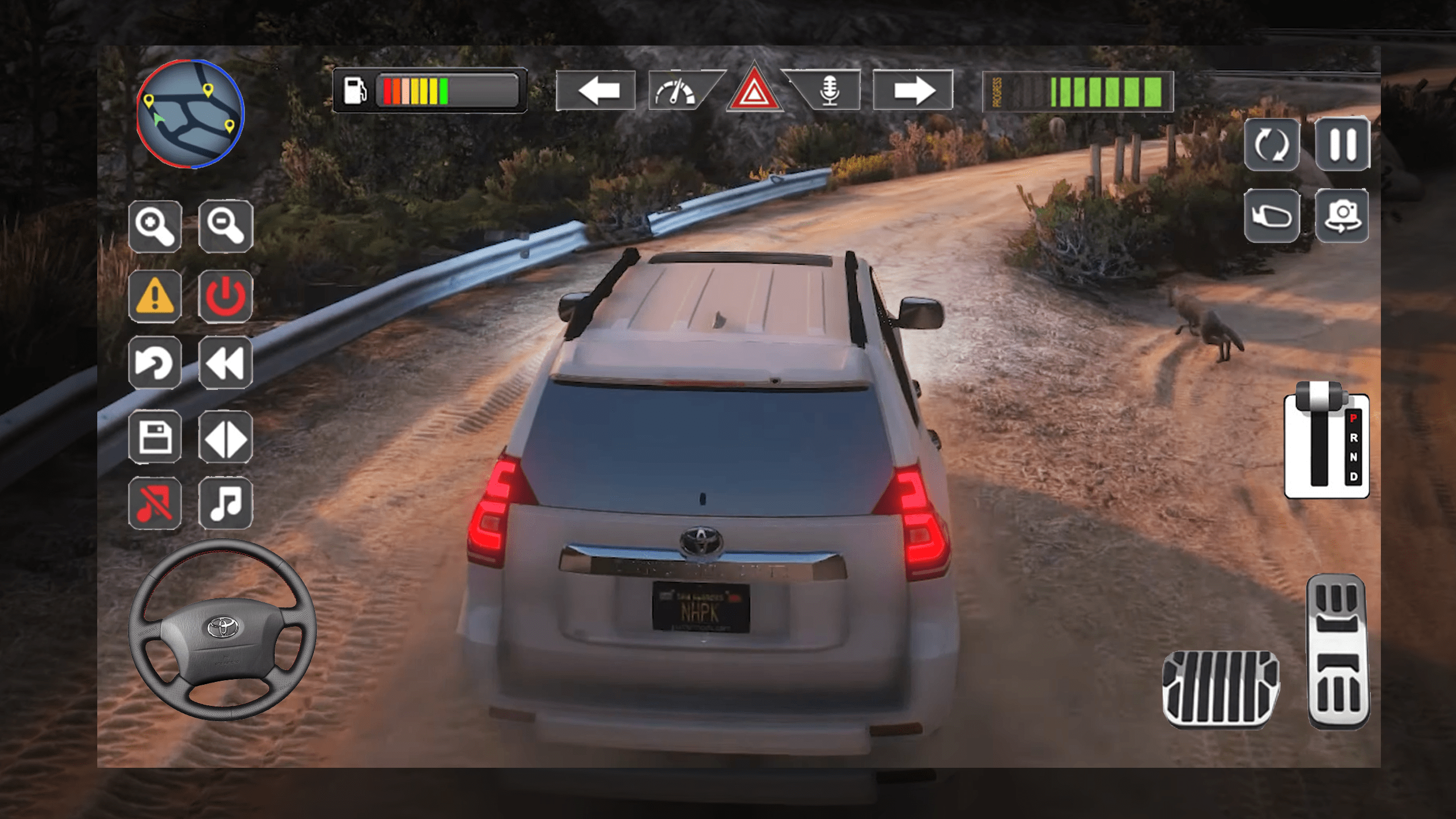The image size is (1456, 819).
Task: Click the zoom-out magnifier button
Action: click(x=226, y=226)
